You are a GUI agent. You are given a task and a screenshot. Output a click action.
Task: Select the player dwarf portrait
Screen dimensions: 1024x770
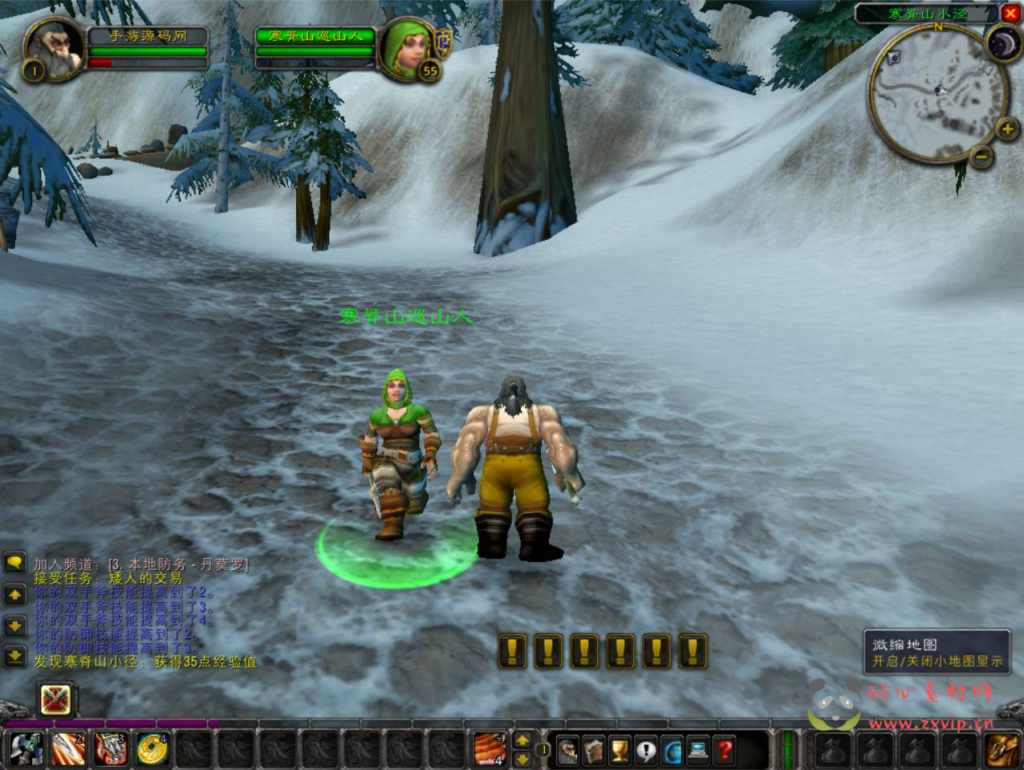[x=55, y=48]
